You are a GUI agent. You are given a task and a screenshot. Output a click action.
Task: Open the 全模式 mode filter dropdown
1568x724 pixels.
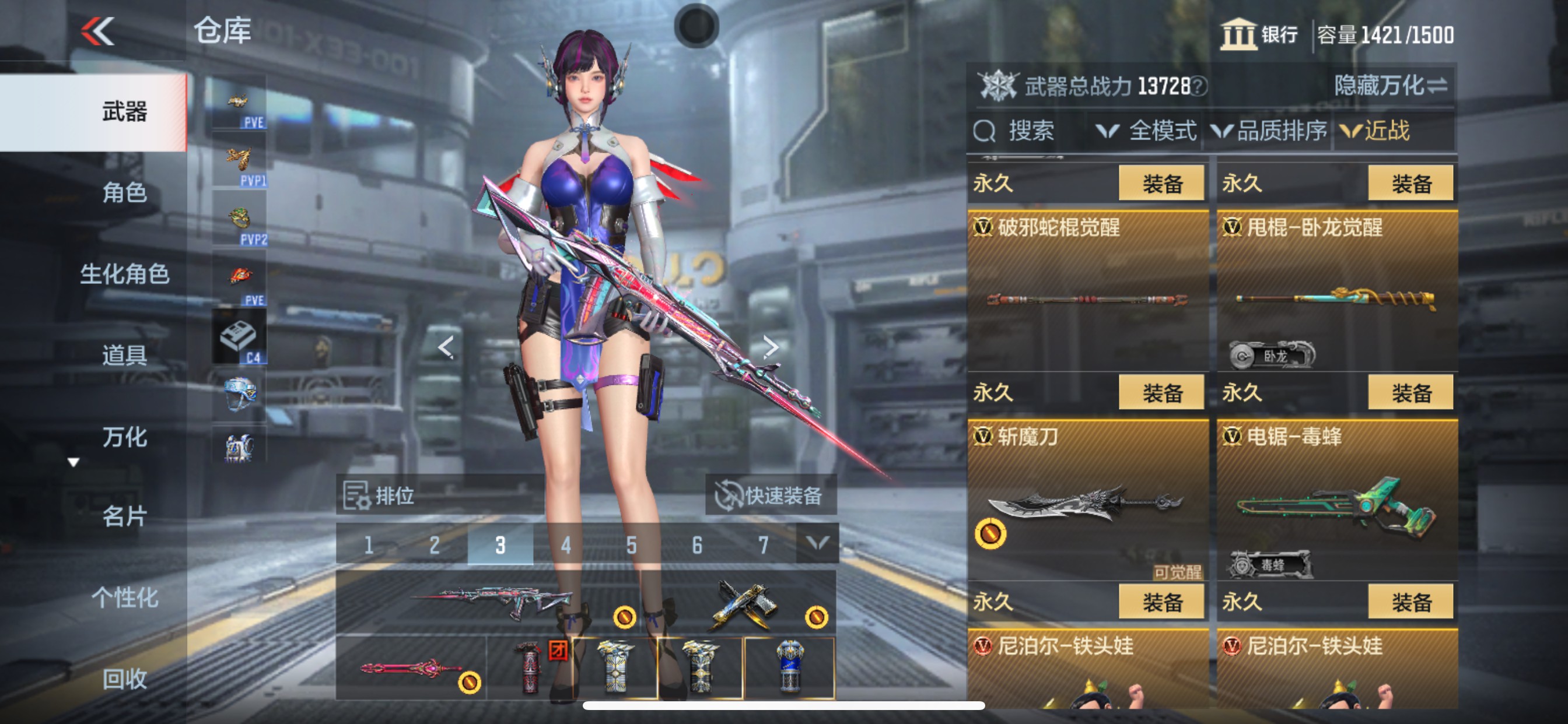[x=1160, y=131]
